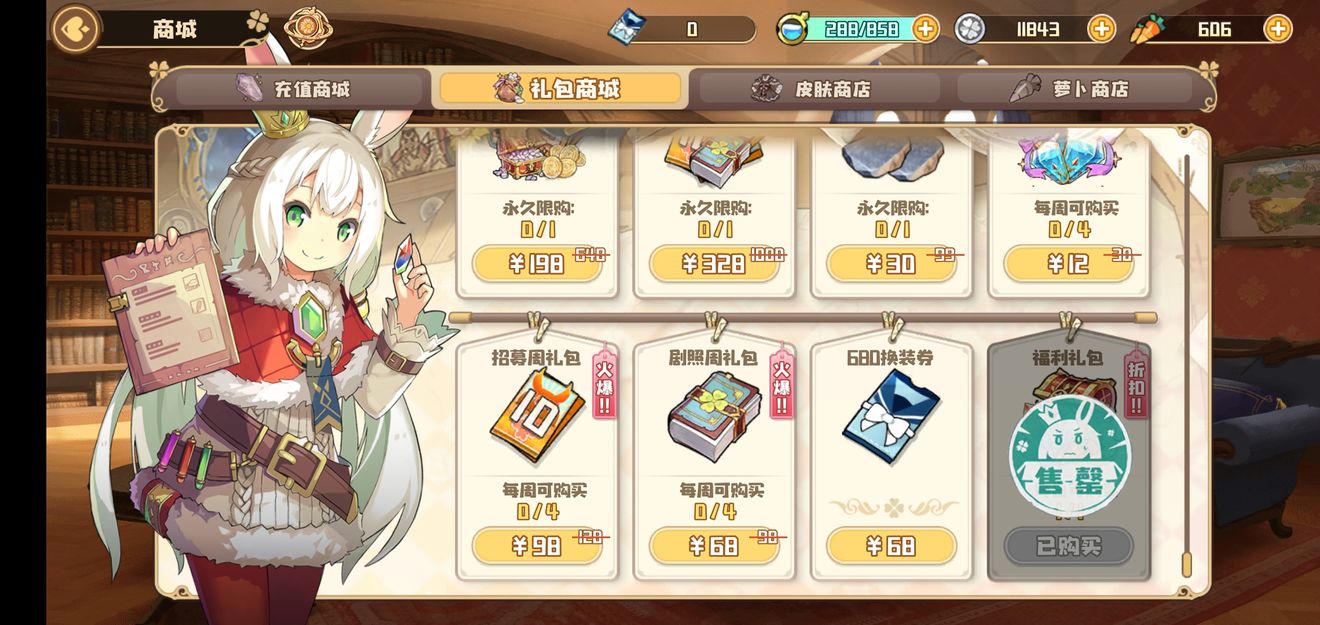Screen dimensions: 1320x625
Task: Select the sold-out 福利礼包 card
Action: click(x=1068, y=460)
